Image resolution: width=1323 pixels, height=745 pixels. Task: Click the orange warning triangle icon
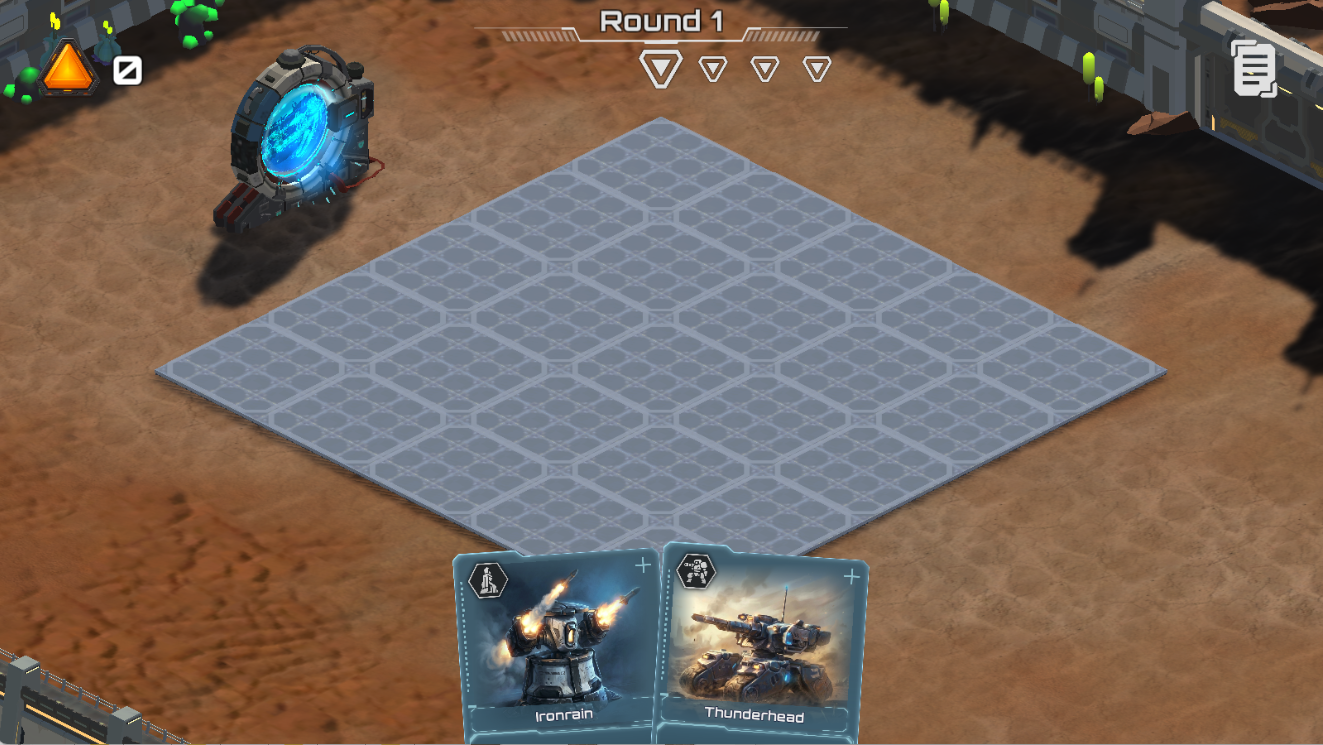68,68
